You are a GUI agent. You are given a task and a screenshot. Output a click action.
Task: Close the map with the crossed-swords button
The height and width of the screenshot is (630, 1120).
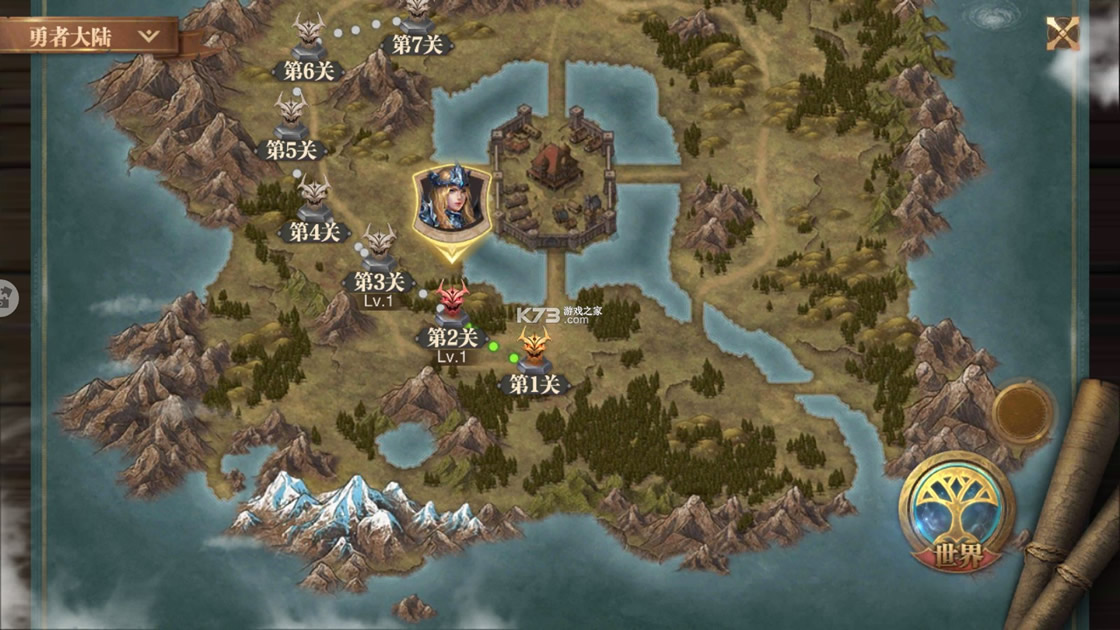point(1062,34)
